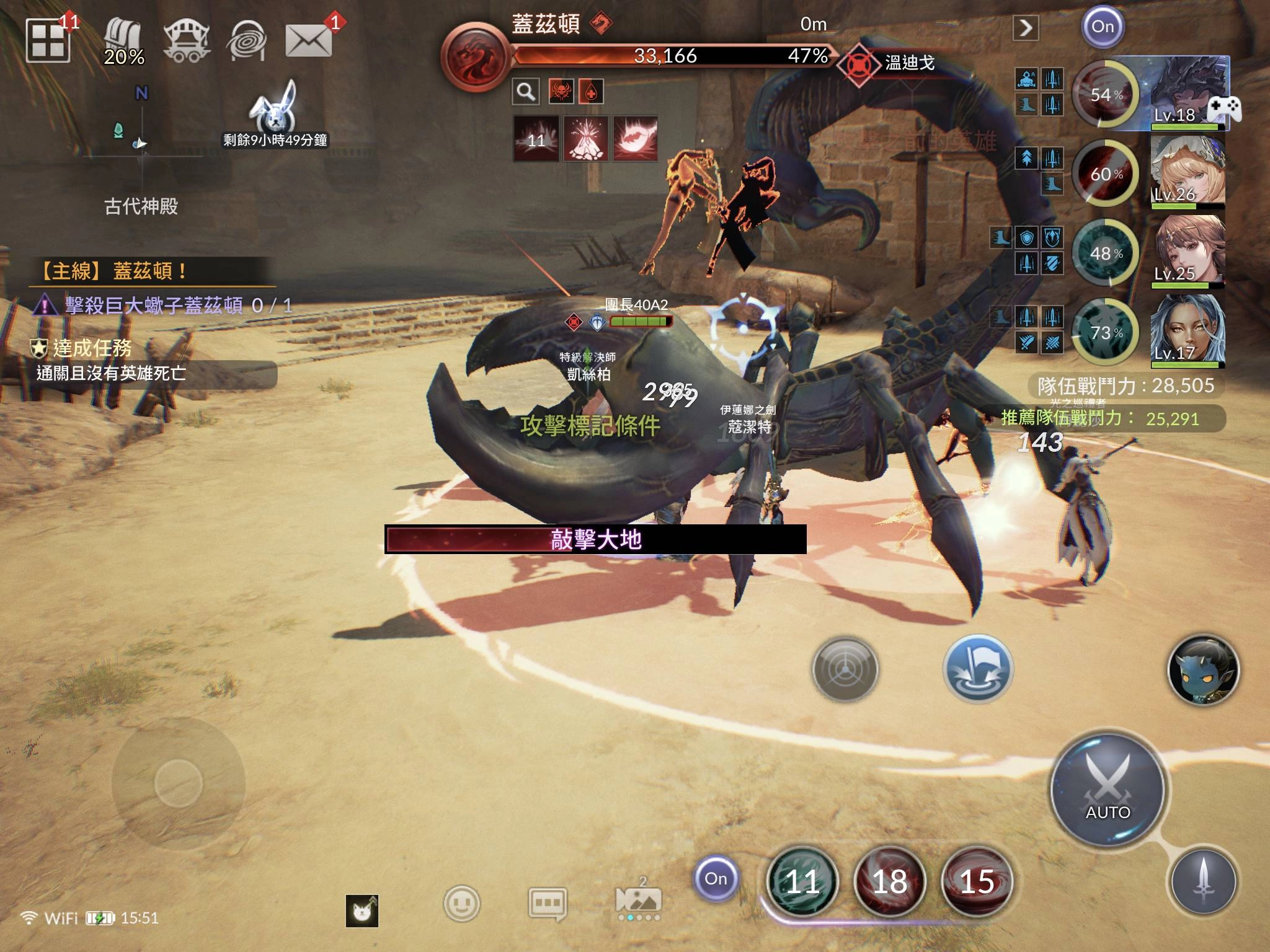Open the bag showing 20%
Screen dimensions: 1270x952
[123, 41]
